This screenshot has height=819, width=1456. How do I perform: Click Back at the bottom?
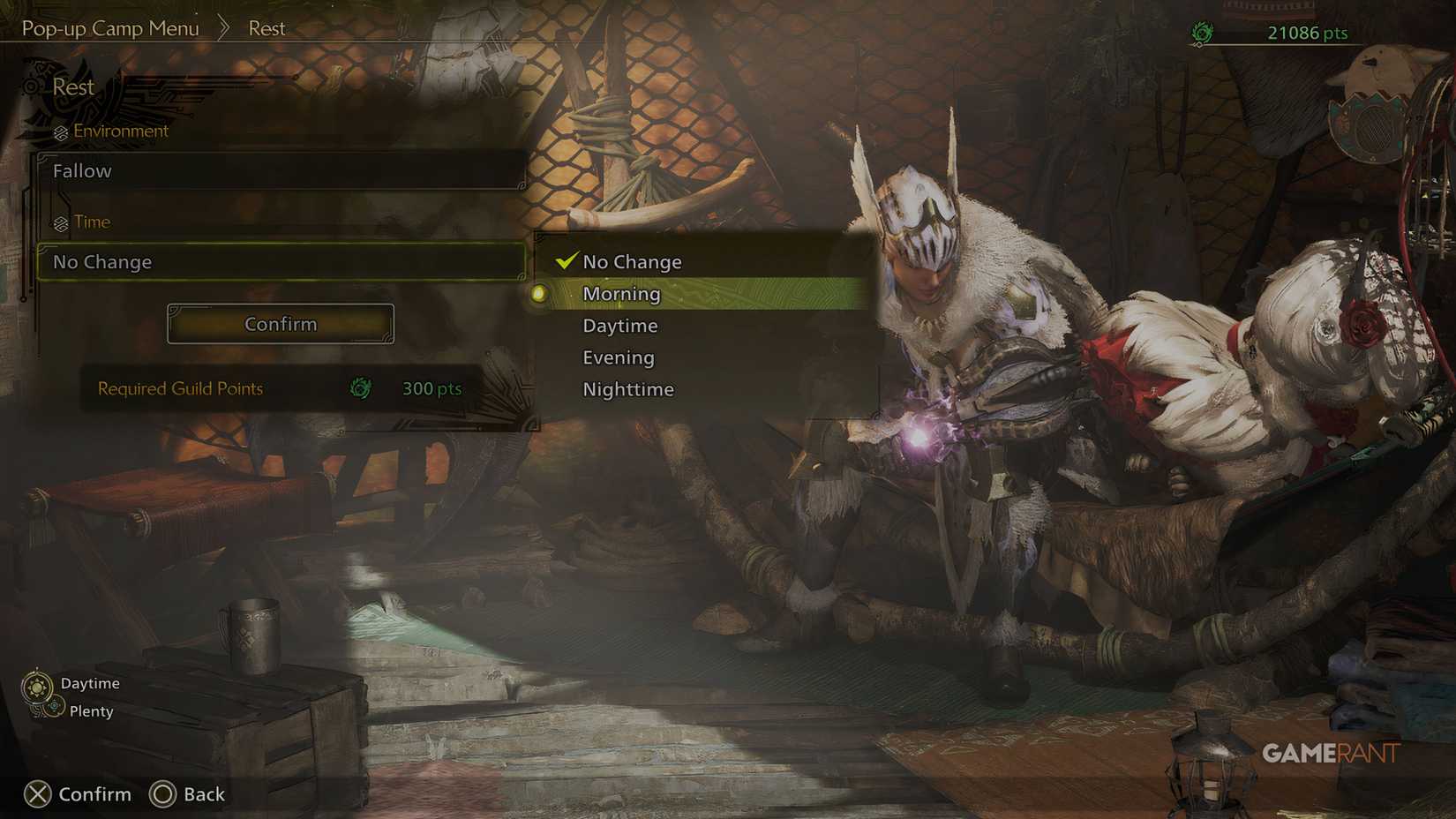pyautogui.click(x=203, y=793)
